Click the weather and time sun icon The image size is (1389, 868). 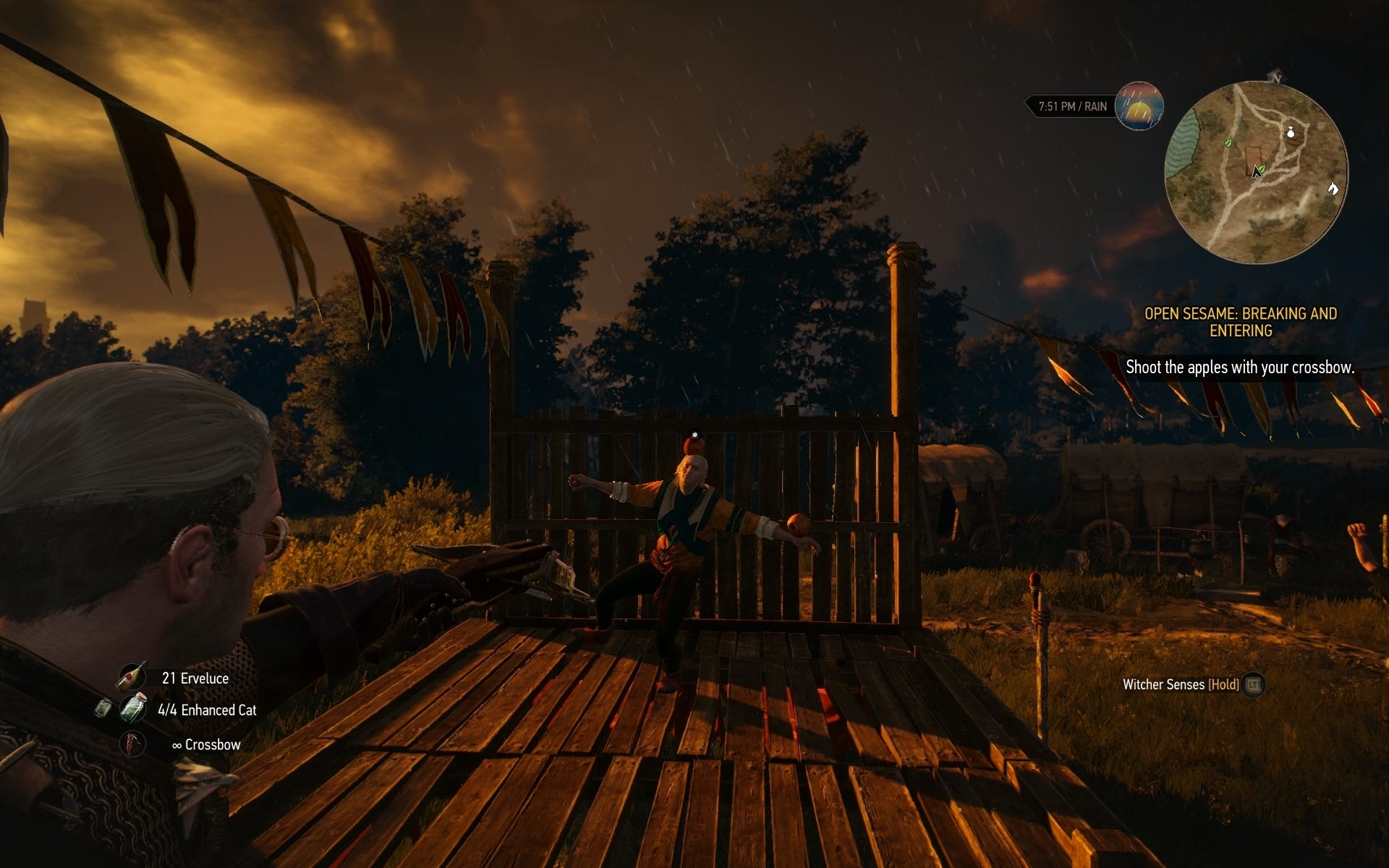(1139, 106)
